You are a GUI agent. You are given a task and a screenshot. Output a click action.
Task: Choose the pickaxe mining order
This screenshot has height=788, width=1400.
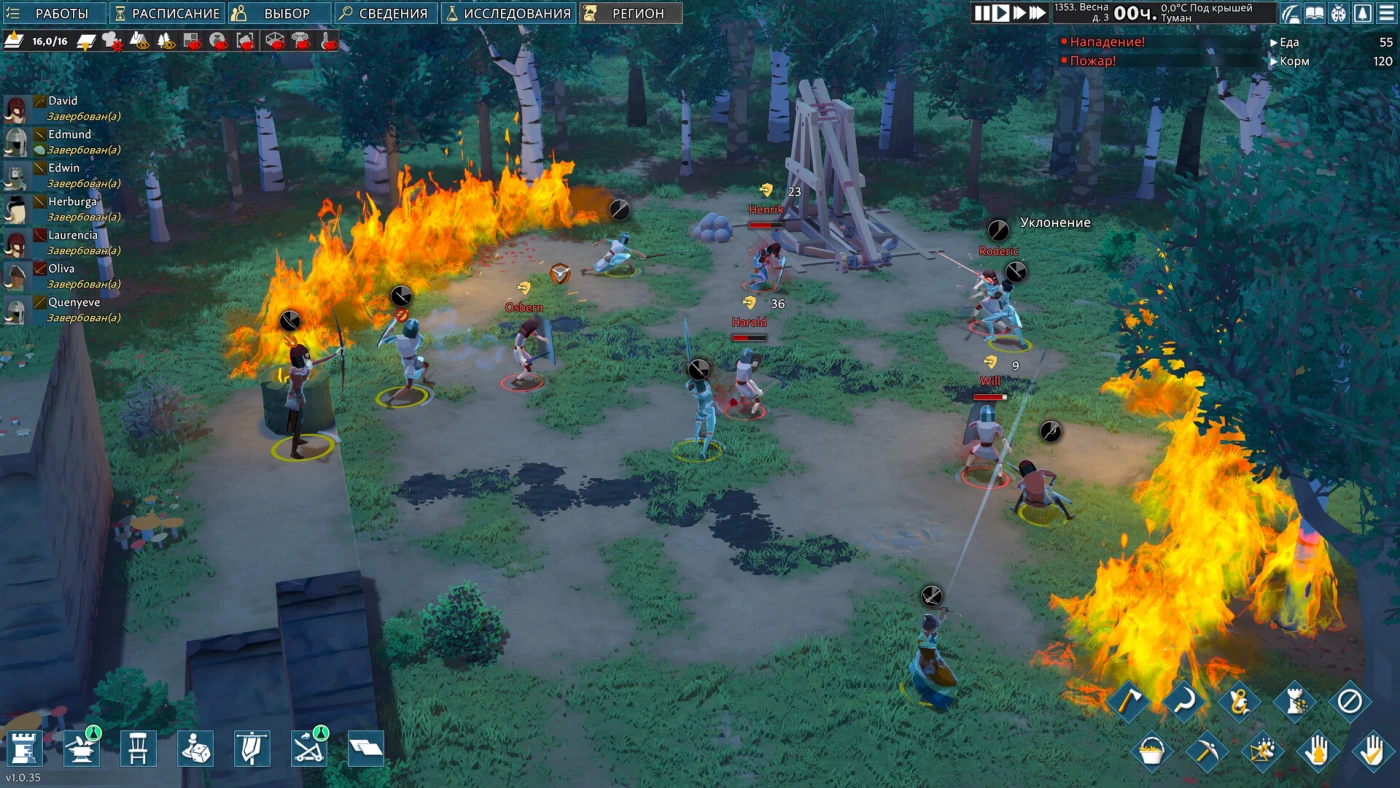click(1206, 750)
